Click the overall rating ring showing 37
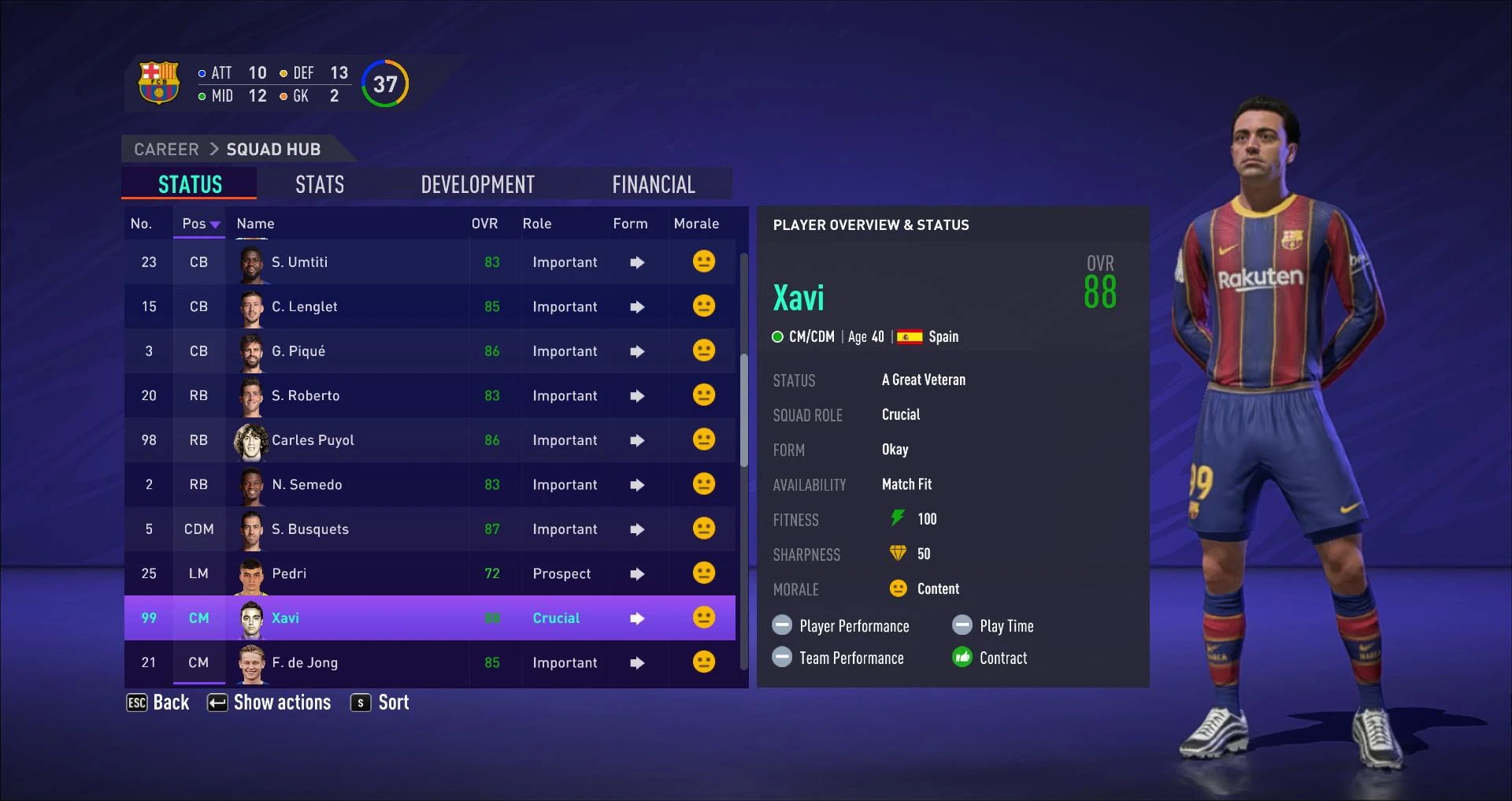The image size is (1512, 801). click(x=384, y=83)
